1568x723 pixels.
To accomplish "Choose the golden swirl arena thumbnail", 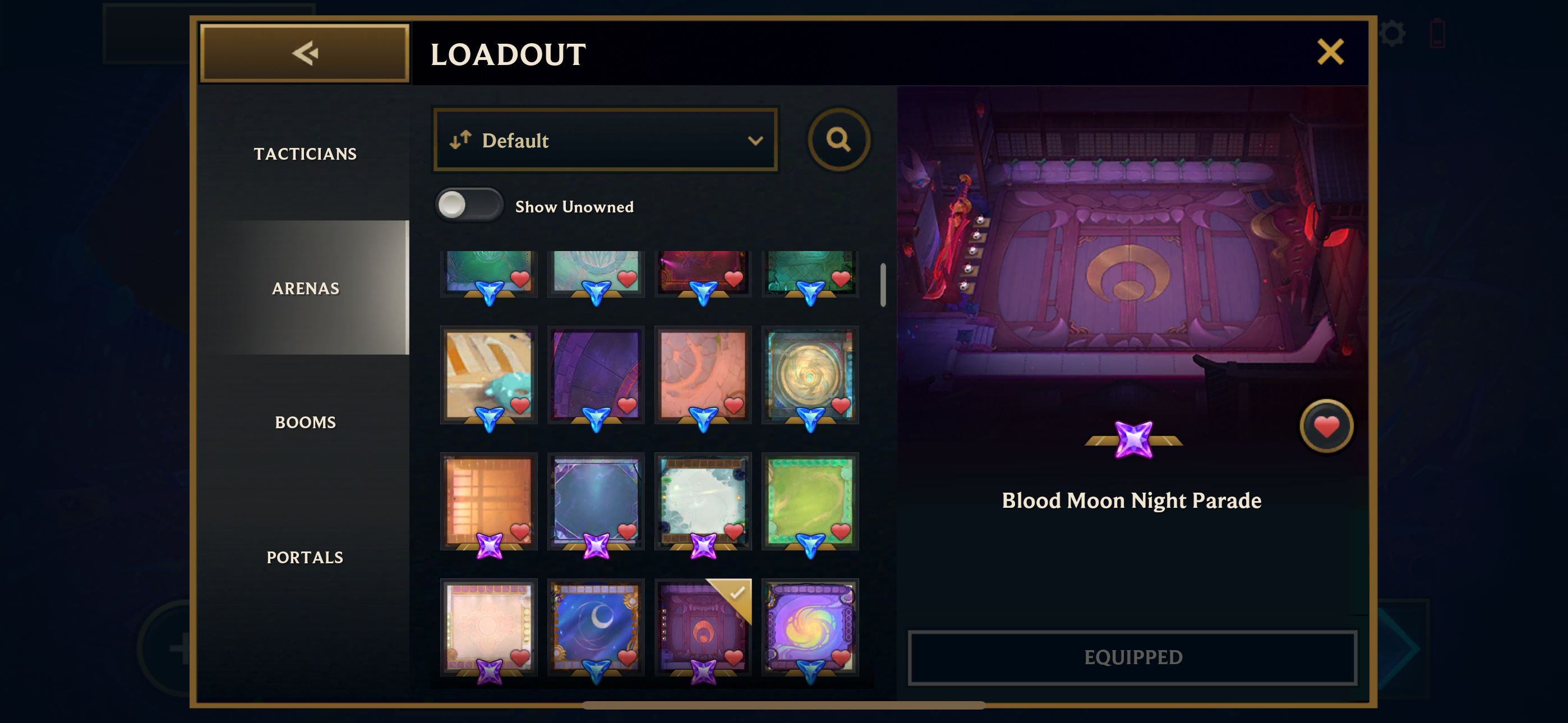I will (x=810, y=374).
